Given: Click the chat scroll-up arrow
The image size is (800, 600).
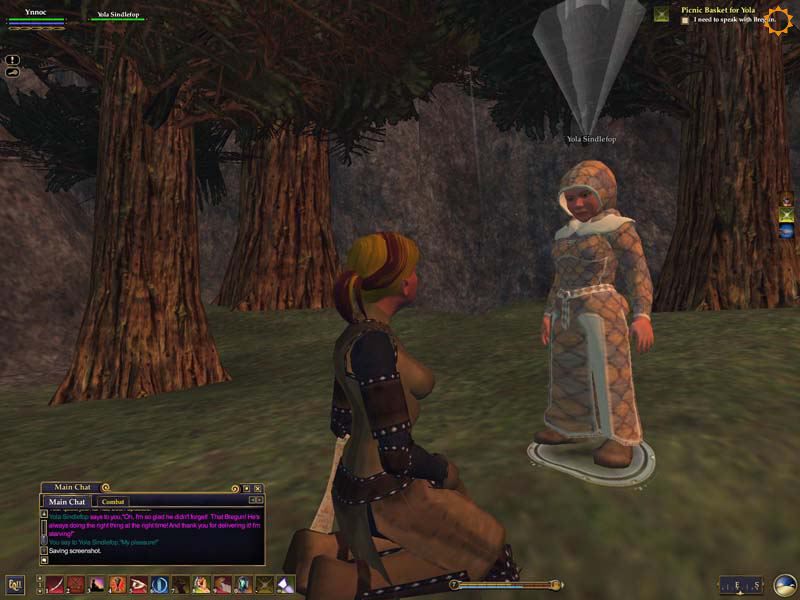Looking at the screenshot, I should (x=43, y=512).
